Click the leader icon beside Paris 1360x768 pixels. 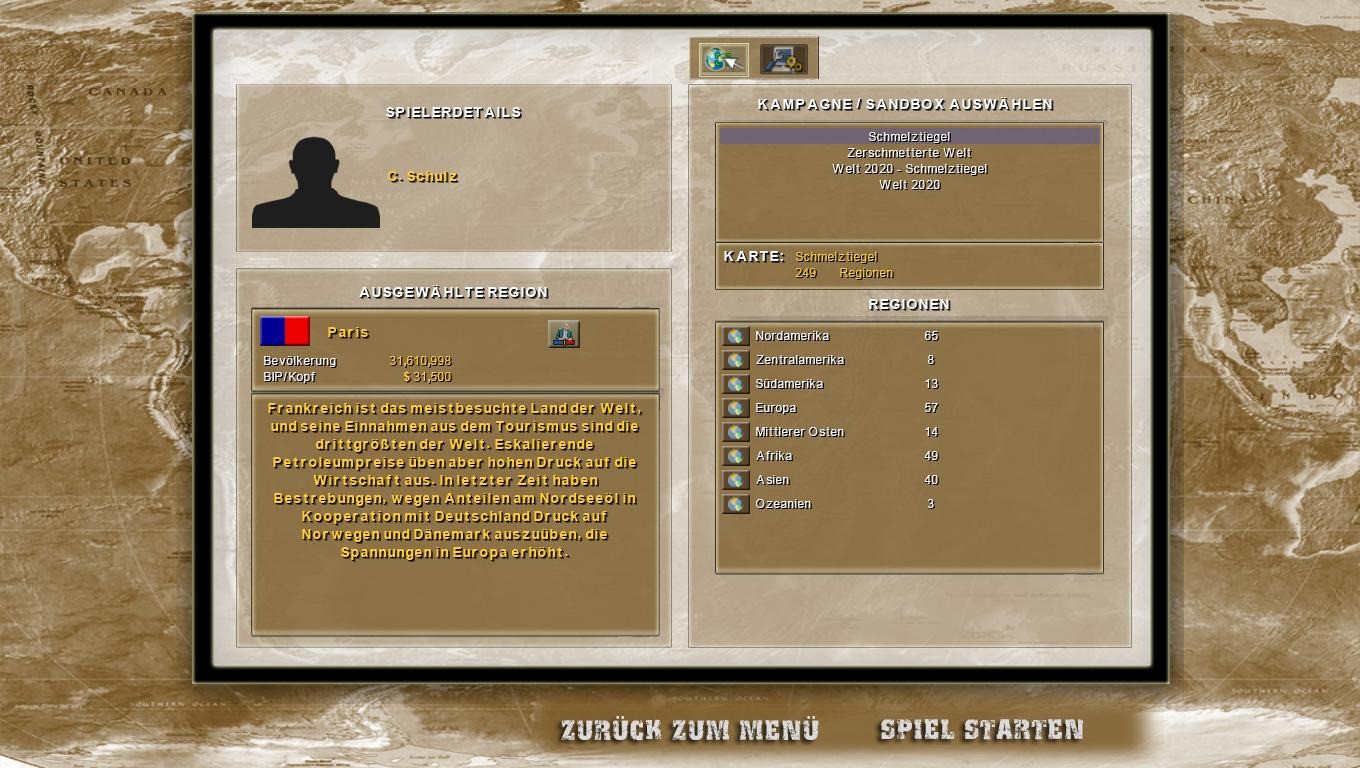564,334
